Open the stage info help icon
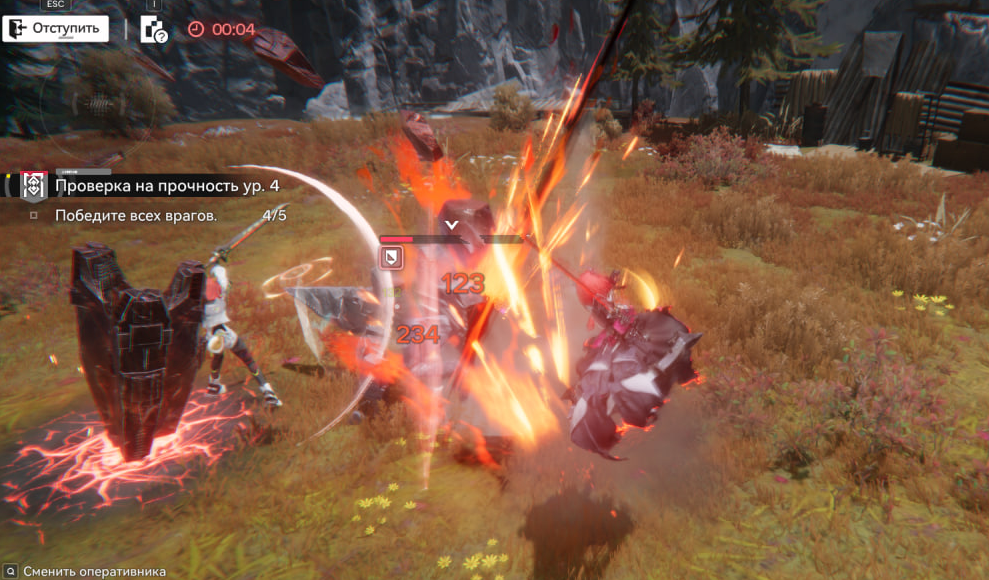This screenshot has width=989, height=580. (154, 29)
